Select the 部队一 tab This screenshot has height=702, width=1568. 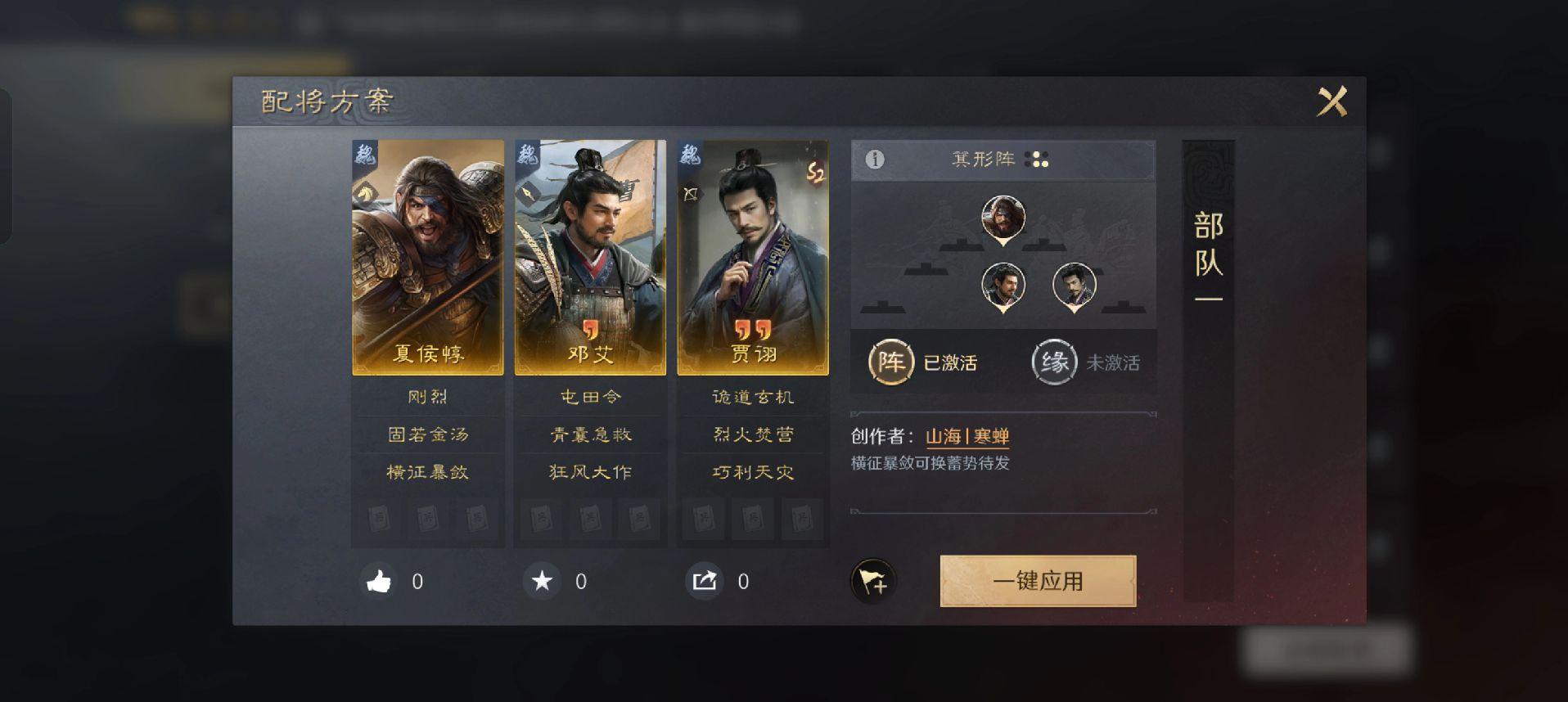click(x=1208, y=255)
